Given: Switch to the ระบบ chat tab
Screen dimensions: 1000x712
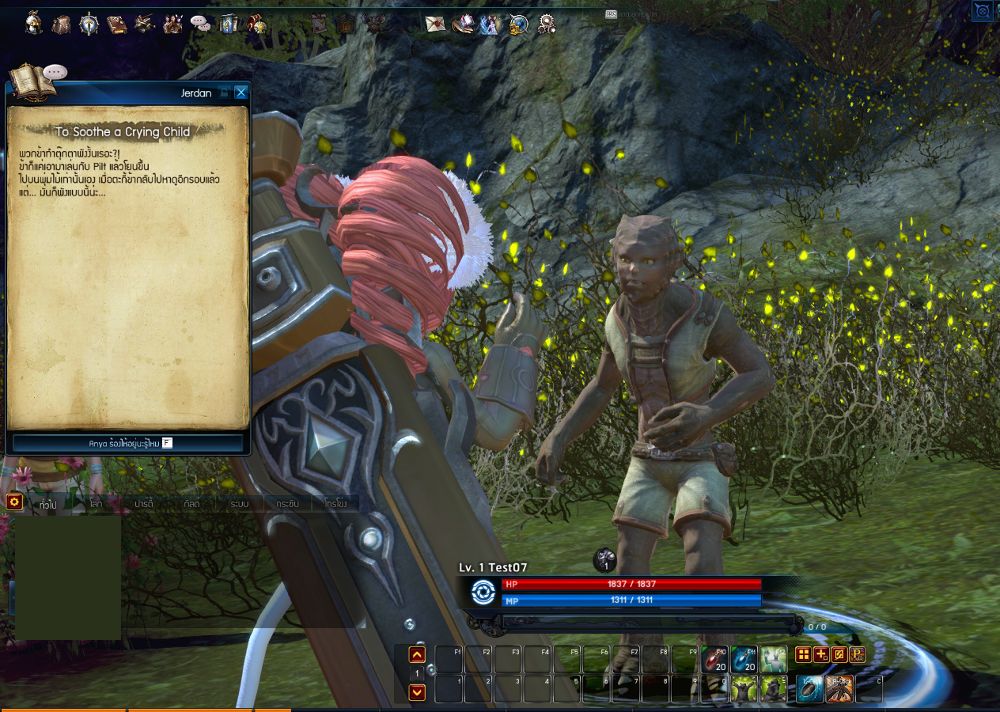Looking at the screenshot, I should [239, 504].
